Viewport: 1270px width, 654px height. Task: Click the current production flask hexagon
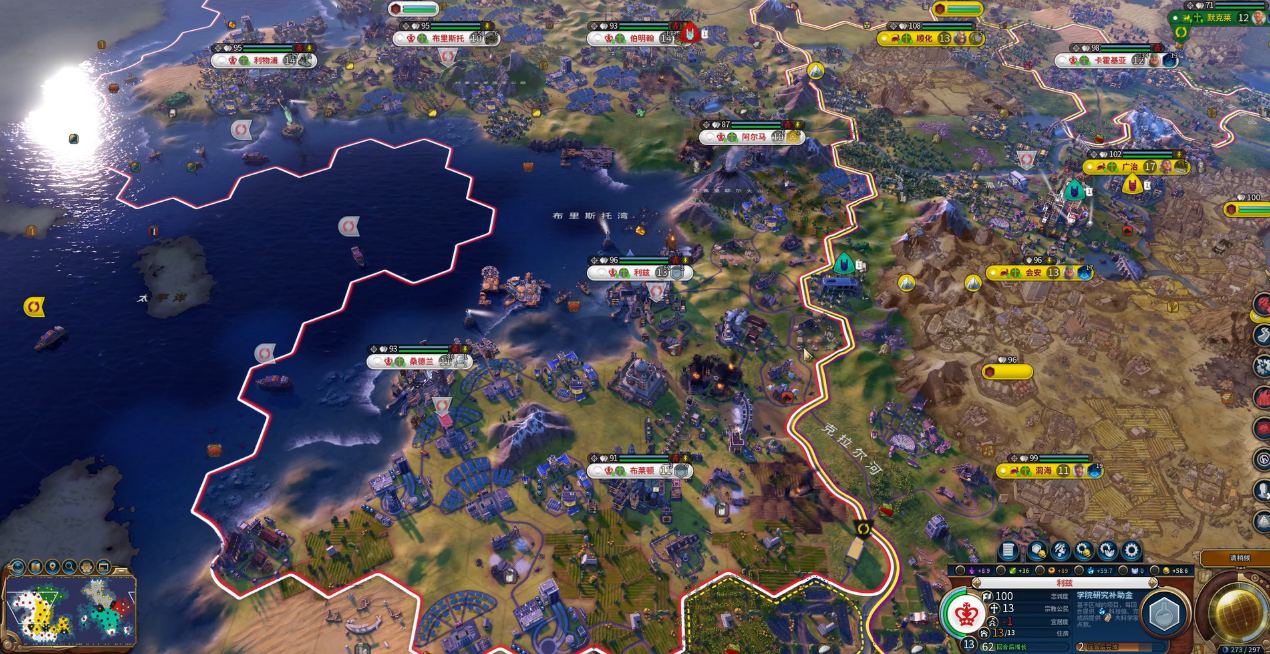tap(1164, 615)
